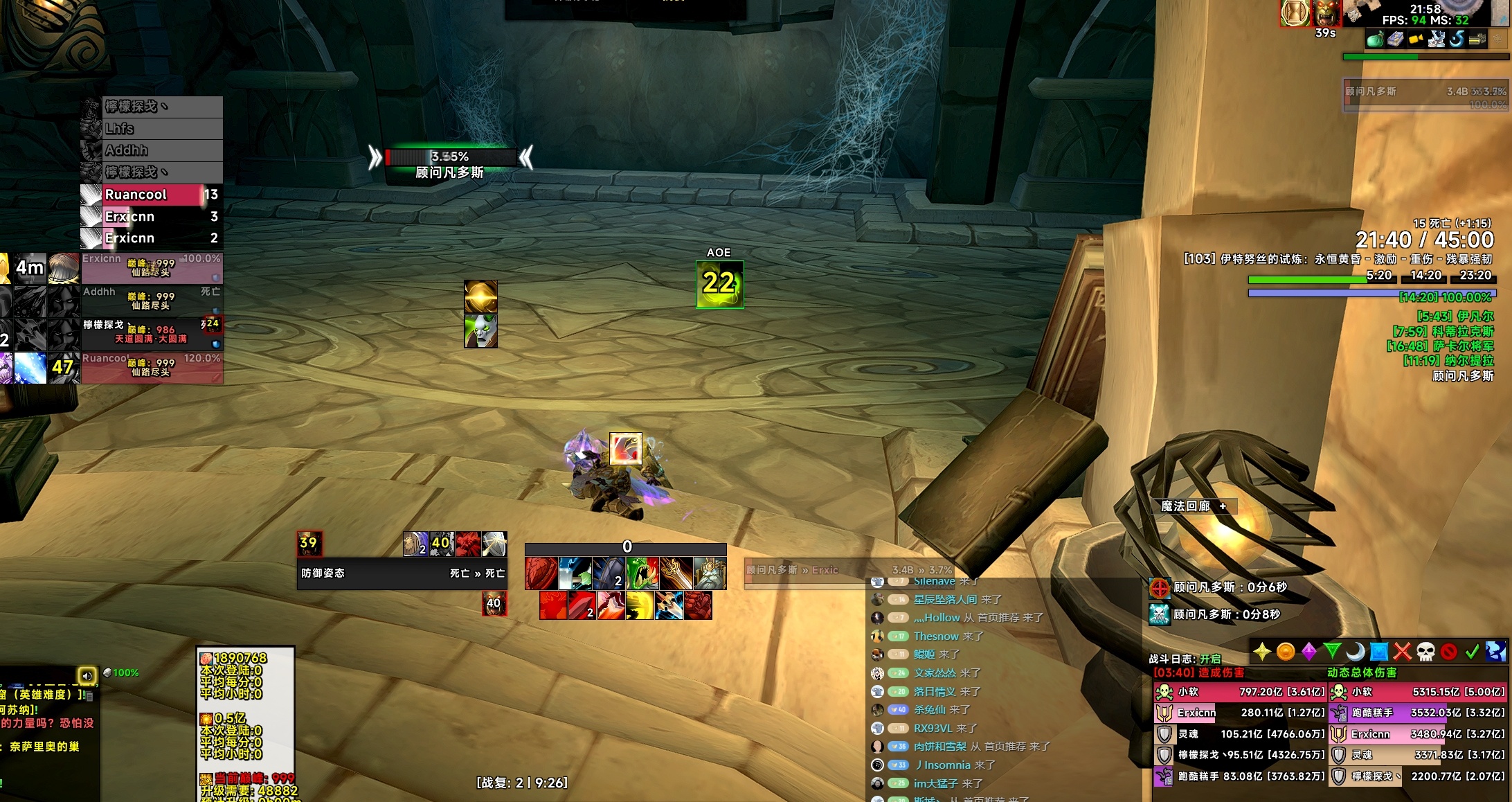Activate the green roaring orc ability
This screenshot has width=1512, height=802.
[642, 574]
